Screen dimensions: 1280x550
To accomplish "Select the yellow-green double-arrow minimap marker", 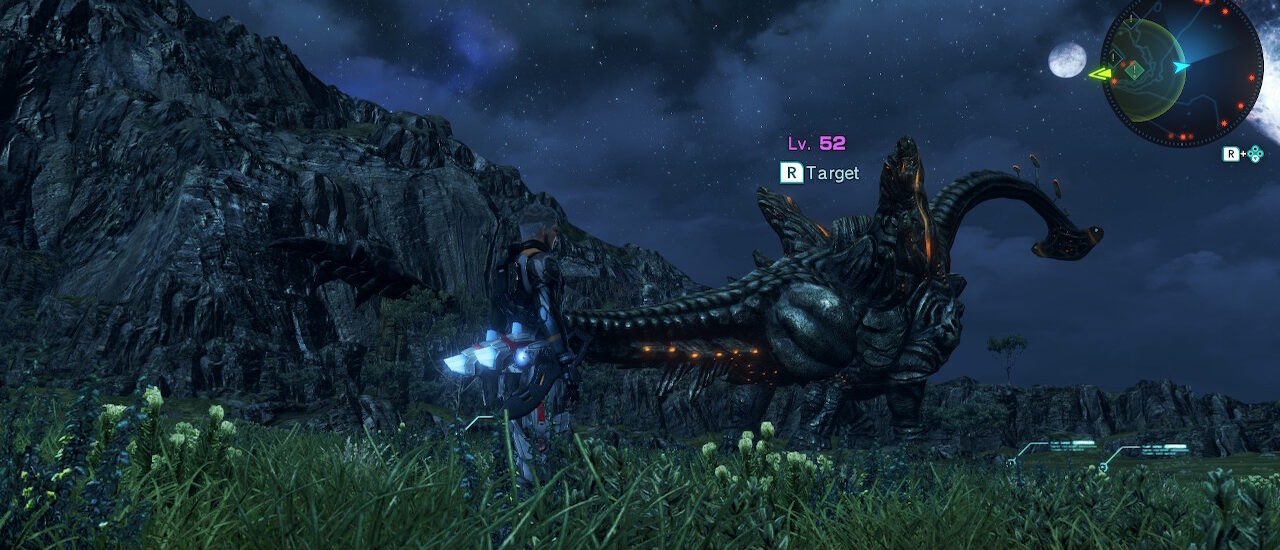I will 1100,73.
